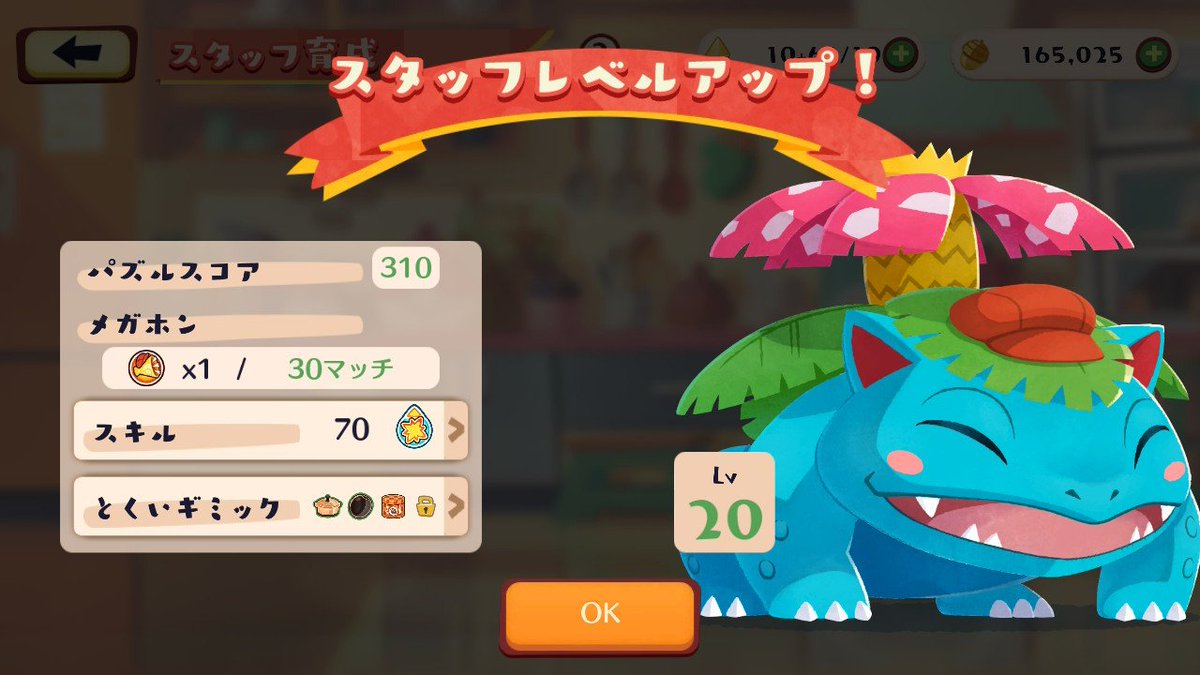Tap the plus button beside the stamina counter
This screenshot has height=675, width=1200.
point(901,54)
